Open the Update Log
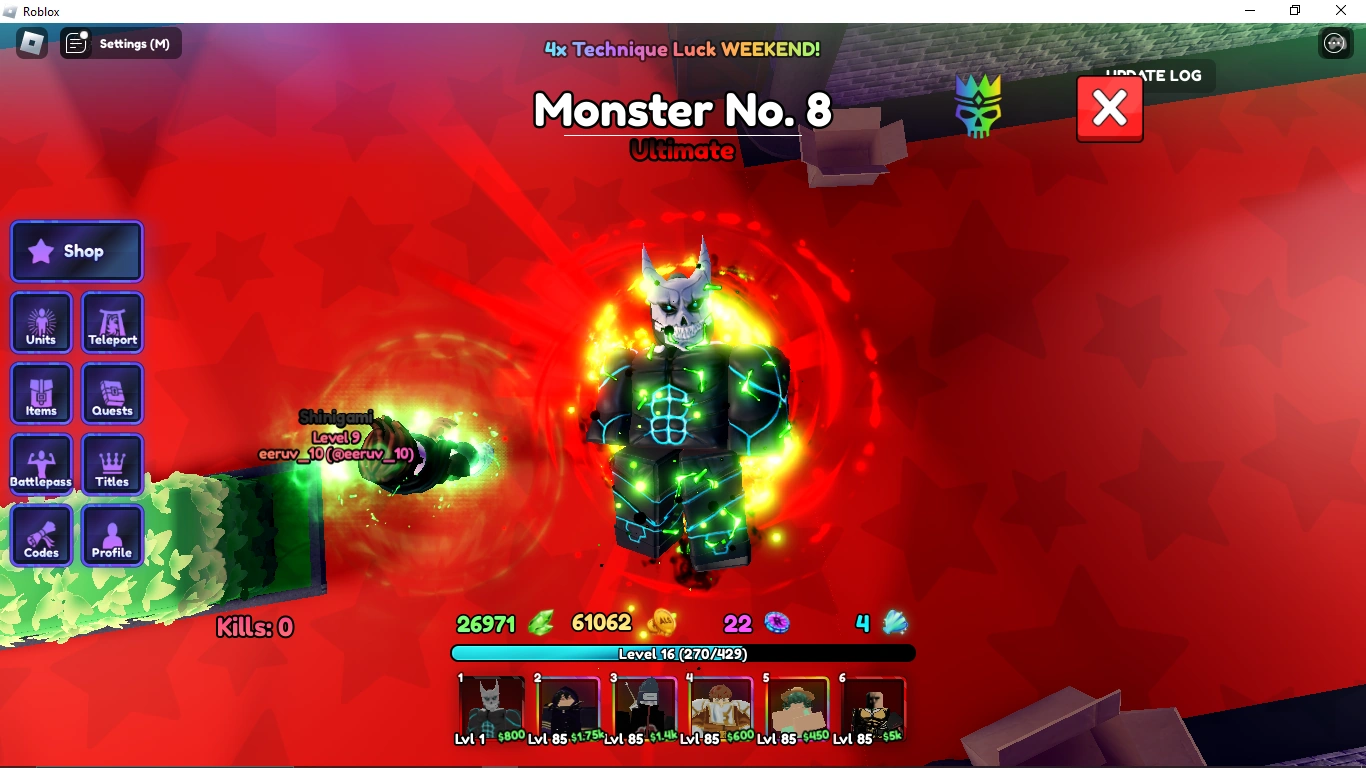 1154,75
